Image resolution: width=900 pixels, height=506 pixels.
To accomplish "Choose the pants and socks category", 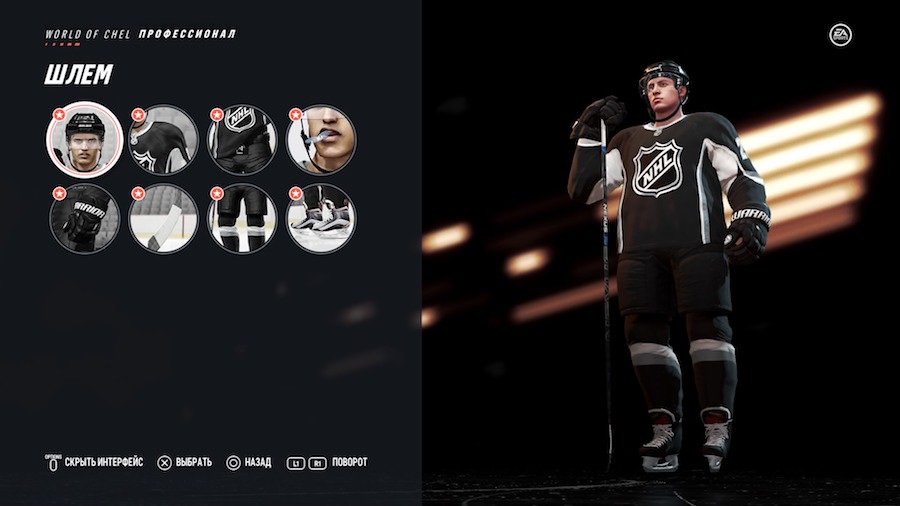I will (x=242, y=218).
